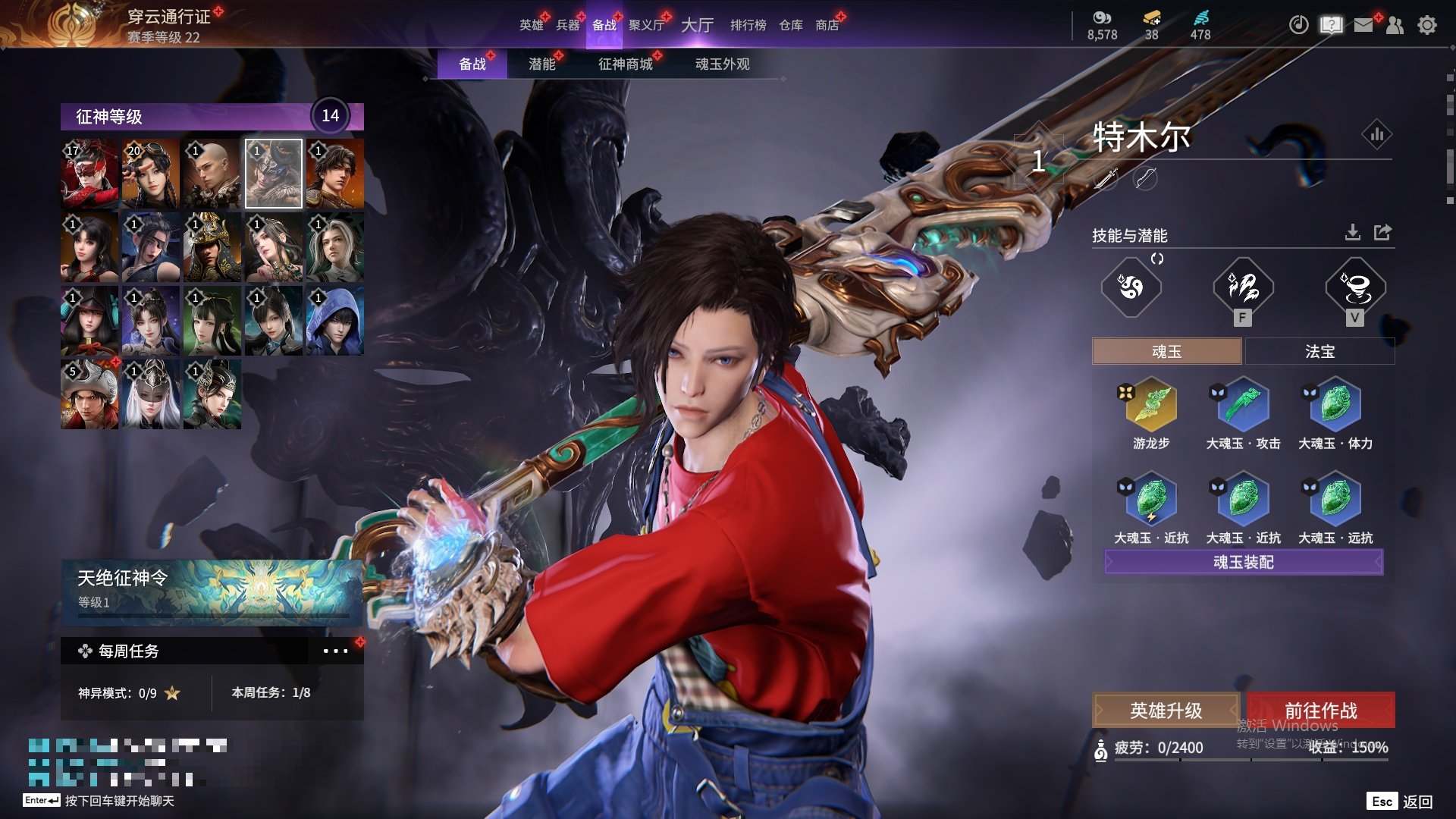
Task: Open the 商店 shop
Action: (x=827, y=25)
